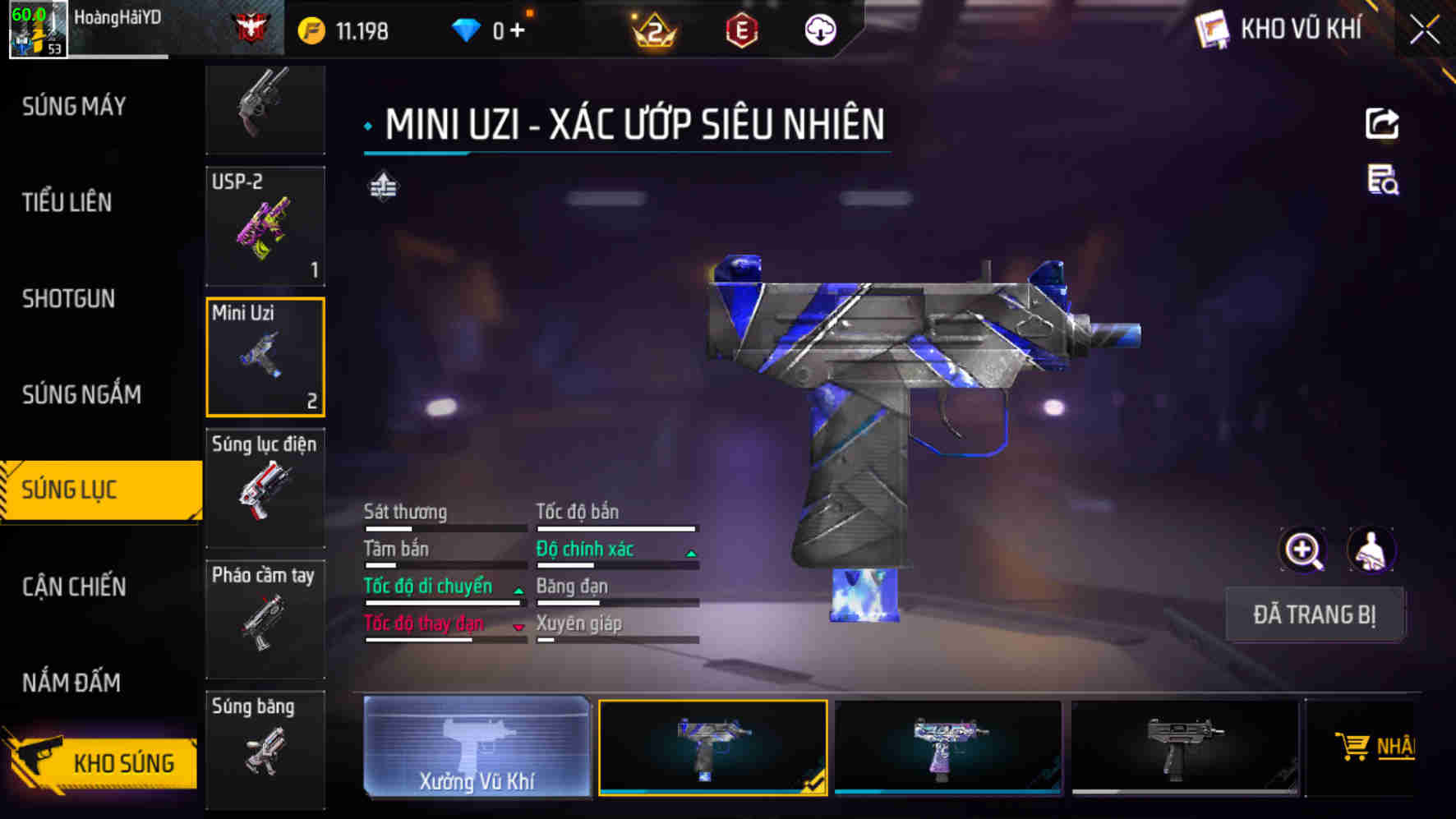
Task: Pick the Súng lục điện weapon tile
Action: 265,488
